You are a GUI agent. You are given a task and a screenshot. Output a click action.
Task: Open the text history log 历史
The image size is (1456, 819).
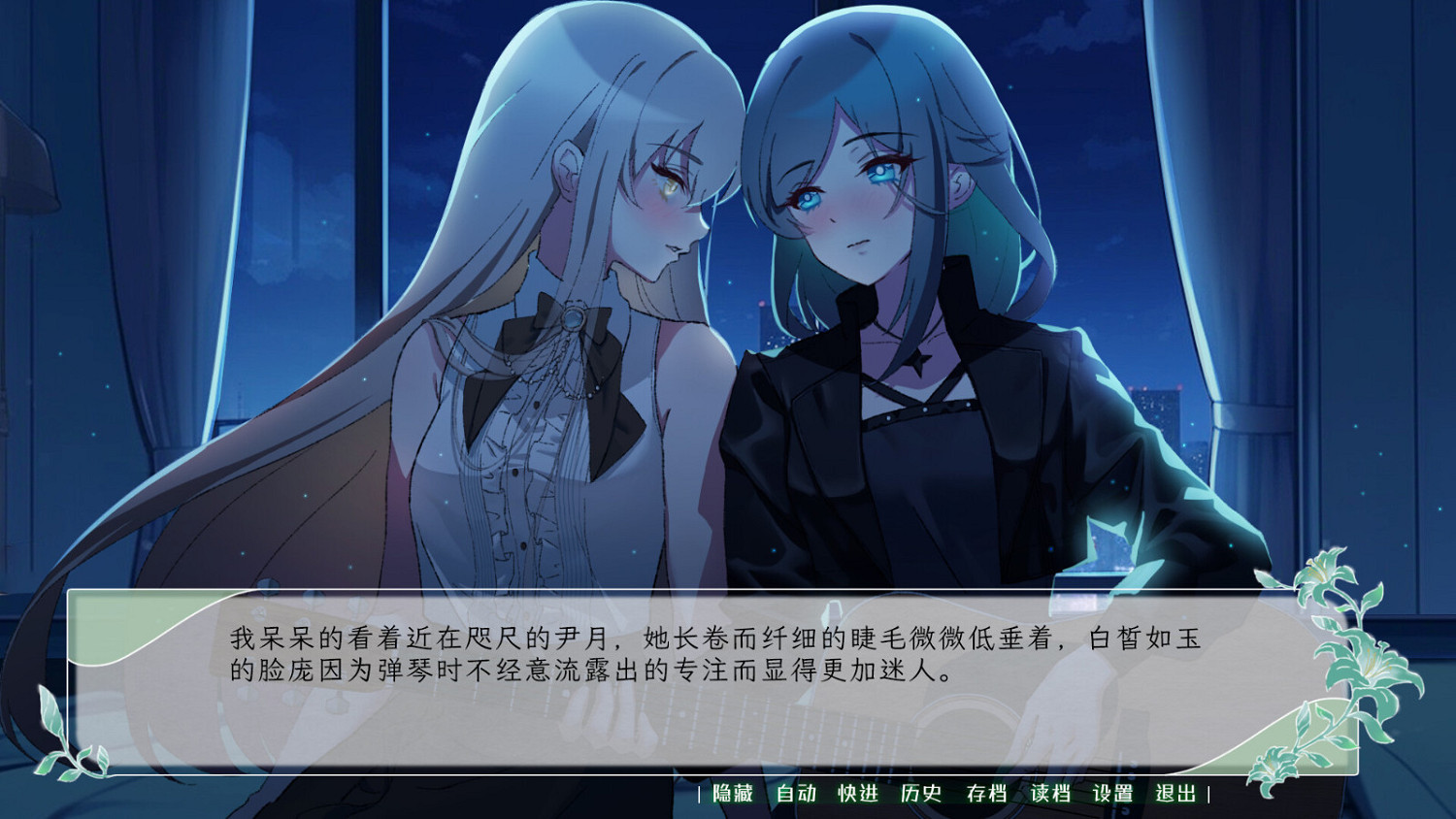click(x=920, y=793)
